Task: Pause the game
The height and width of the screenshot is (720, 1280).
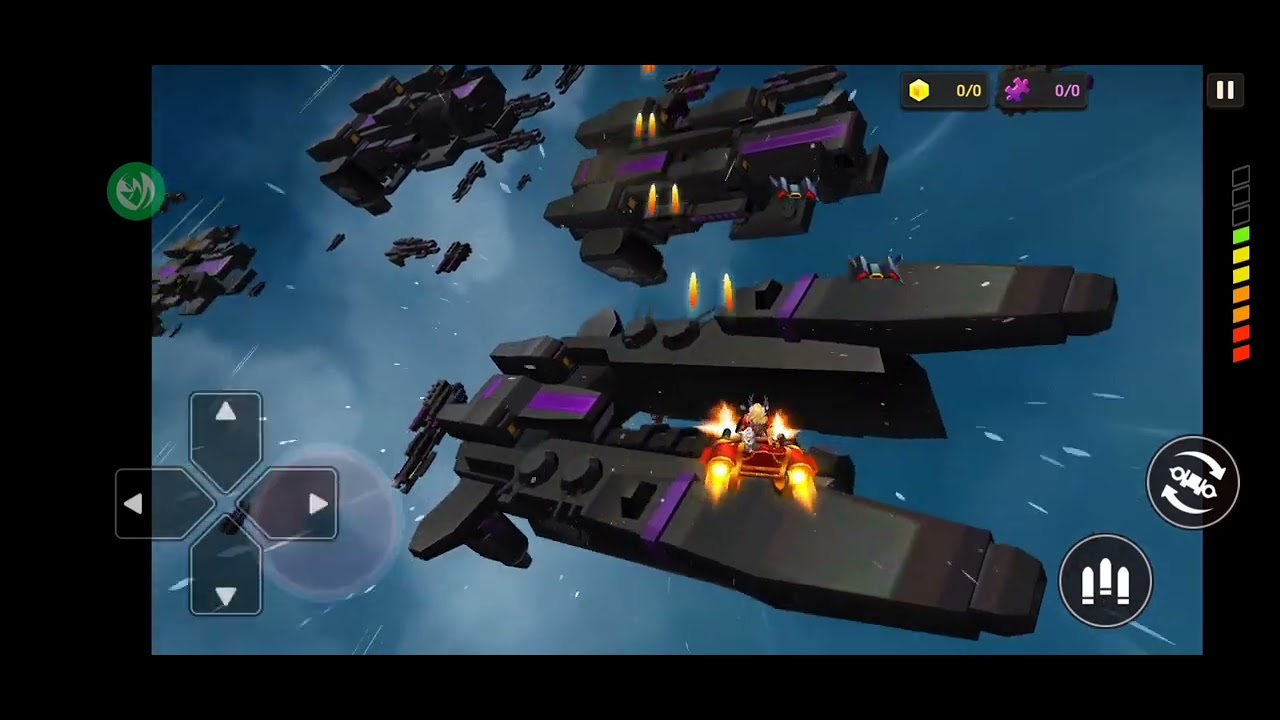Action: tap(1225, 90)
